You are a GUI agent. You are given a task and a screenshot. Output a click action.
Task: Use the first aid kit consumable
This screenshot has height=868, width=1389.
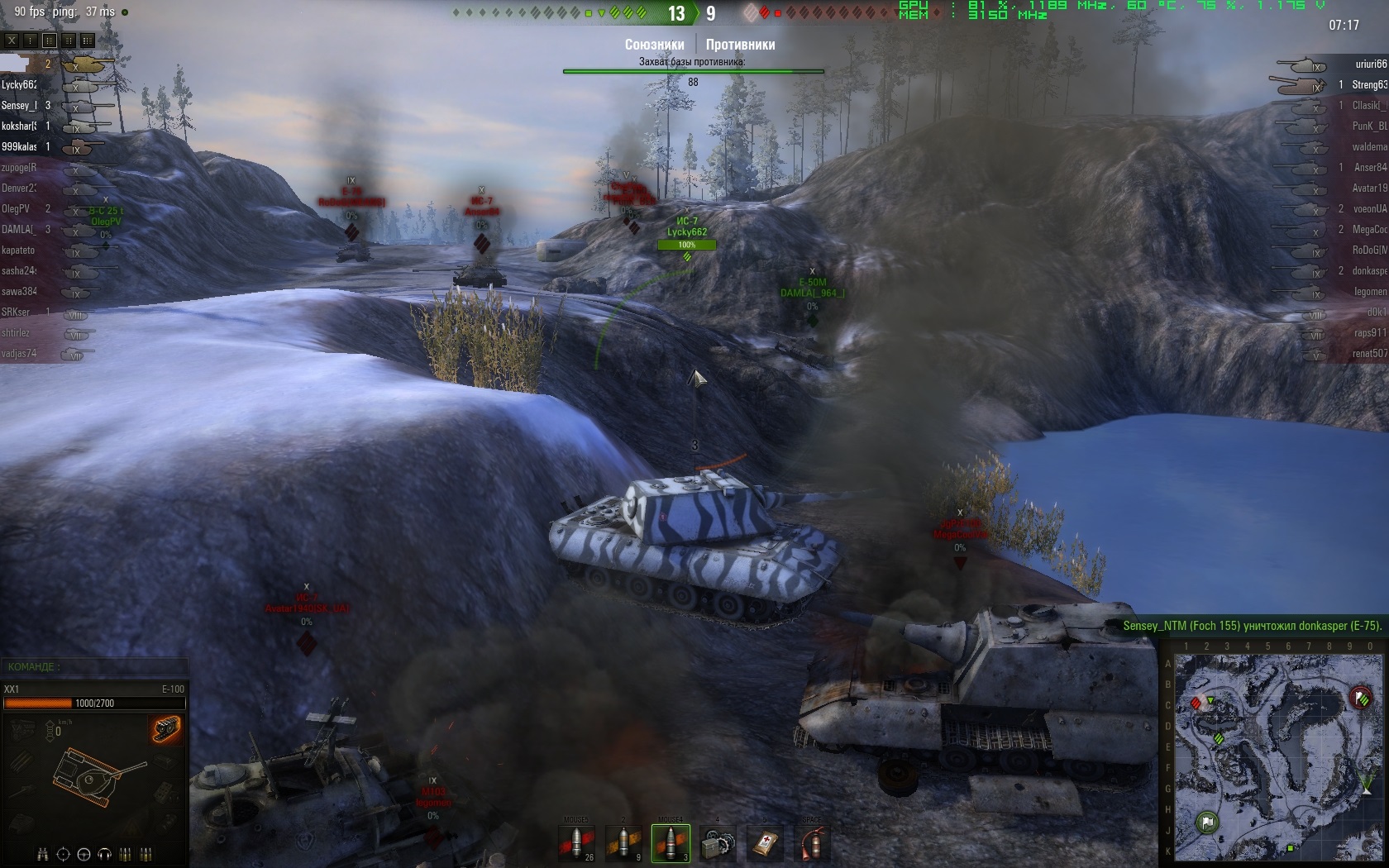click(x=765, y=843)
